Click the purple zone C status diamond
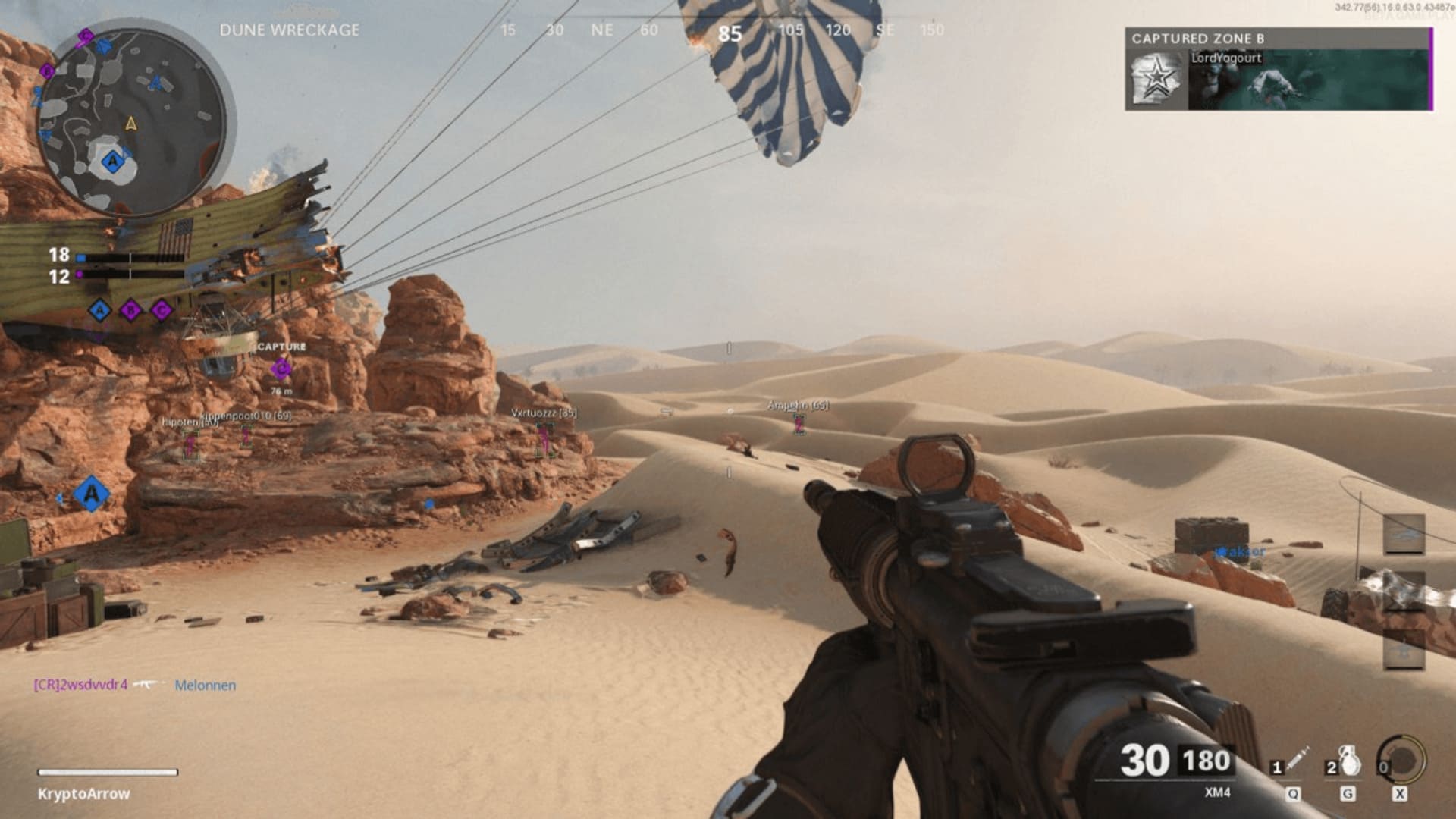This screenshot has height=819, width=1456. click(161, 309)
